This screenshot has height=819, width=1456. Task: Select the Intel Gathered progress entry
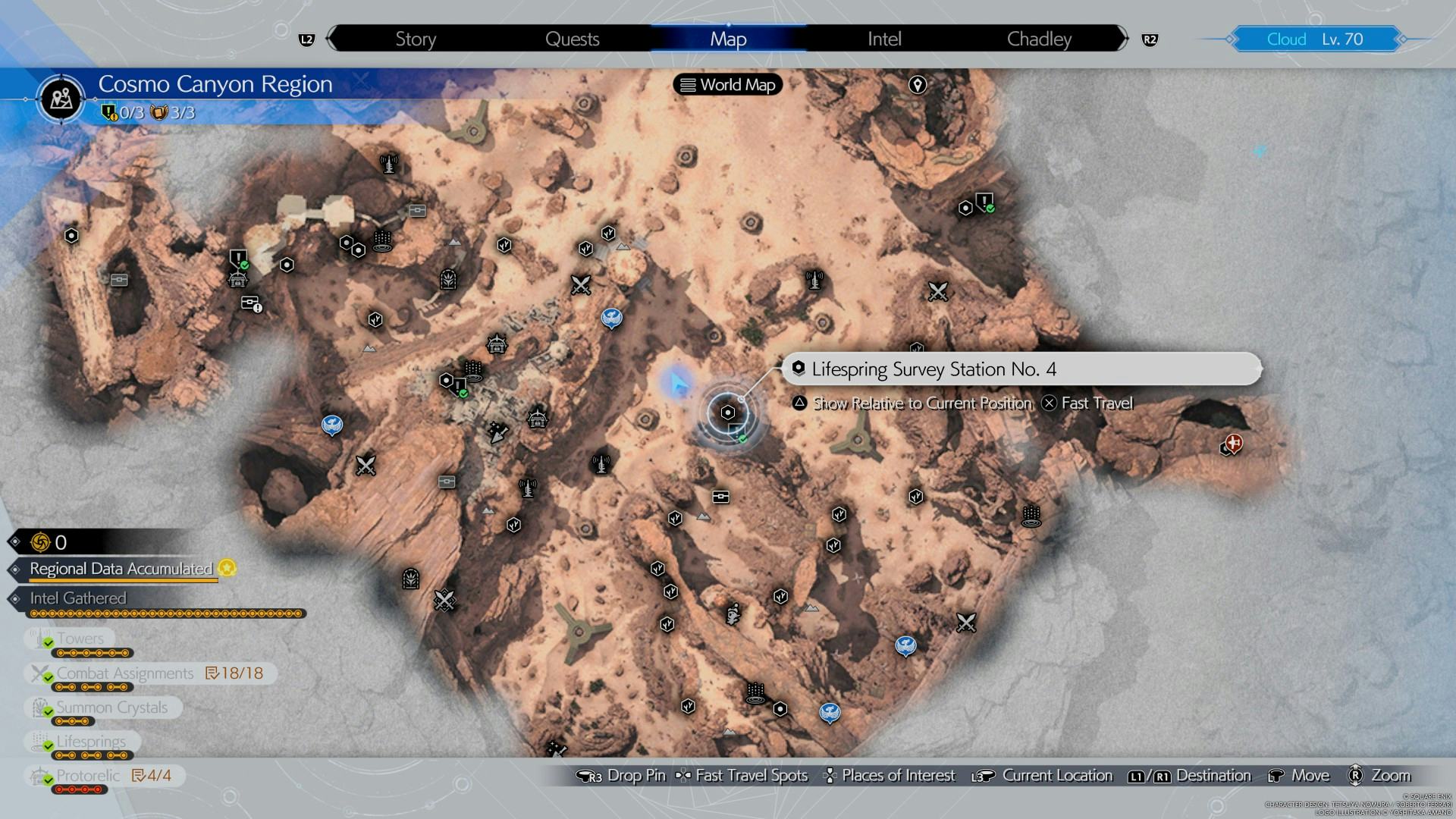[x=78, y=598]
